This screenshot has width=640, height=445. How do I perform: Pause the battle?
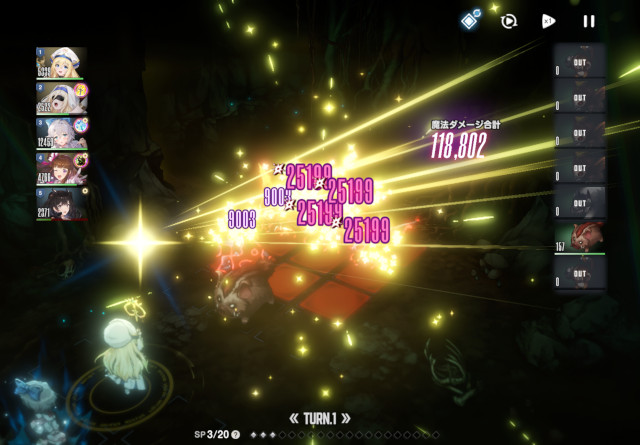pyautogui.click(x=589, y=20)
